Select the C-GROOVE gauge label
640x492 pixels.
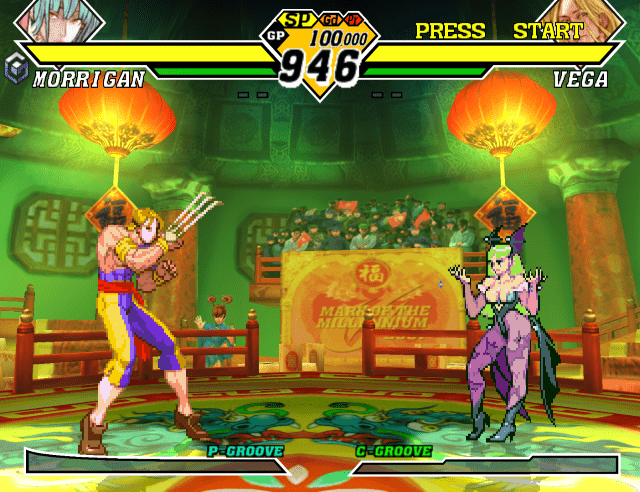(x=394, y=451)
